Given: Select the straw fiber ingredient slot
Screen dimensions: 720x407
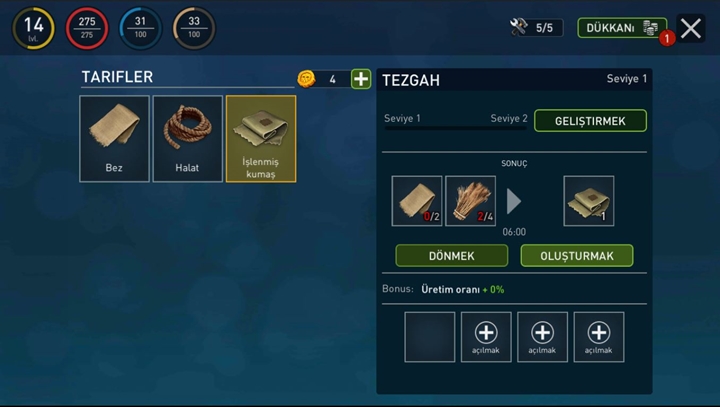Looking at the screenshot, I should tap(470, 200).
